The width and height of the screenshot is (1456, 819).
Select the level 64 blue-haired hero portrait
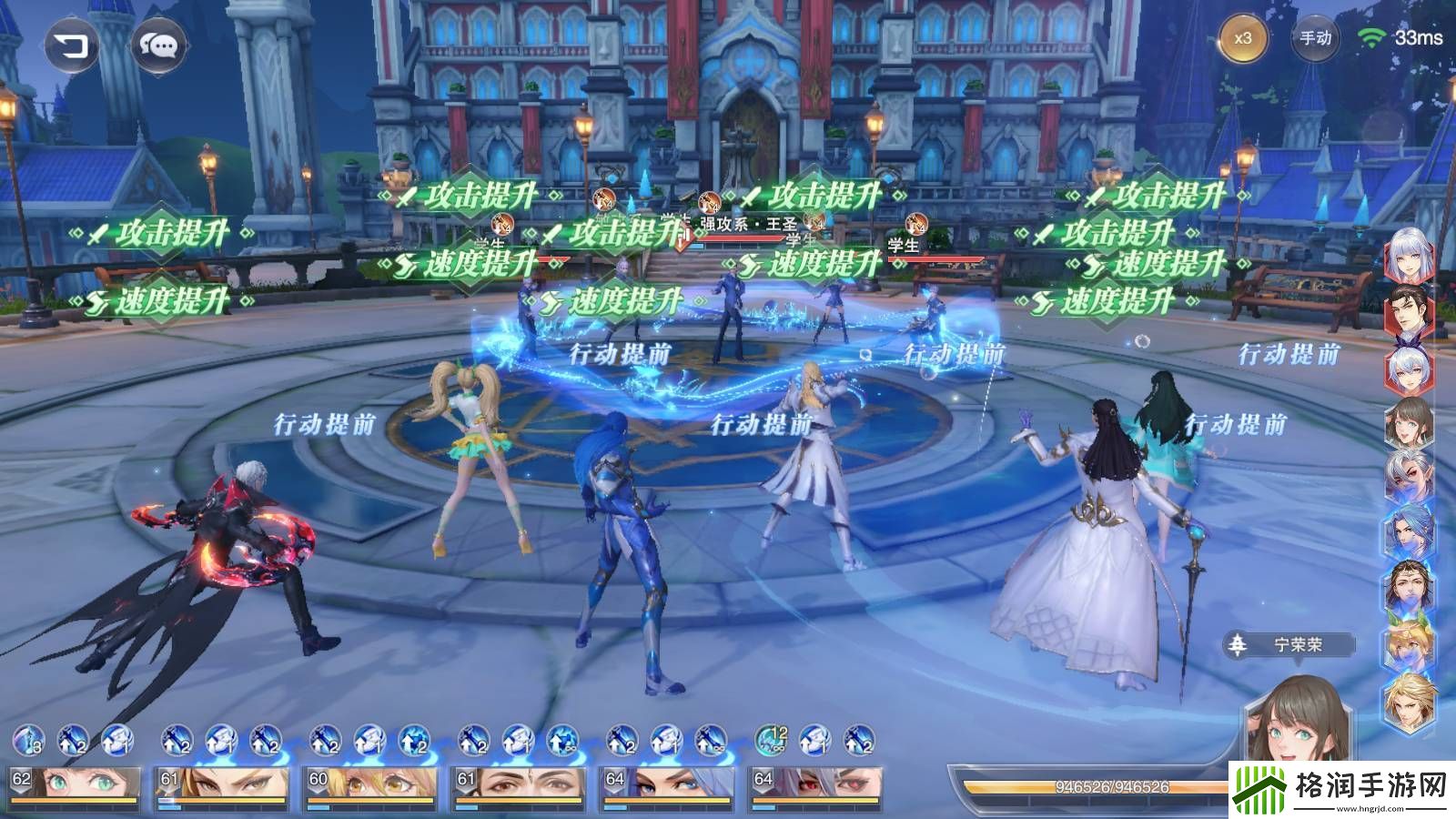click(x=667, y=785)
